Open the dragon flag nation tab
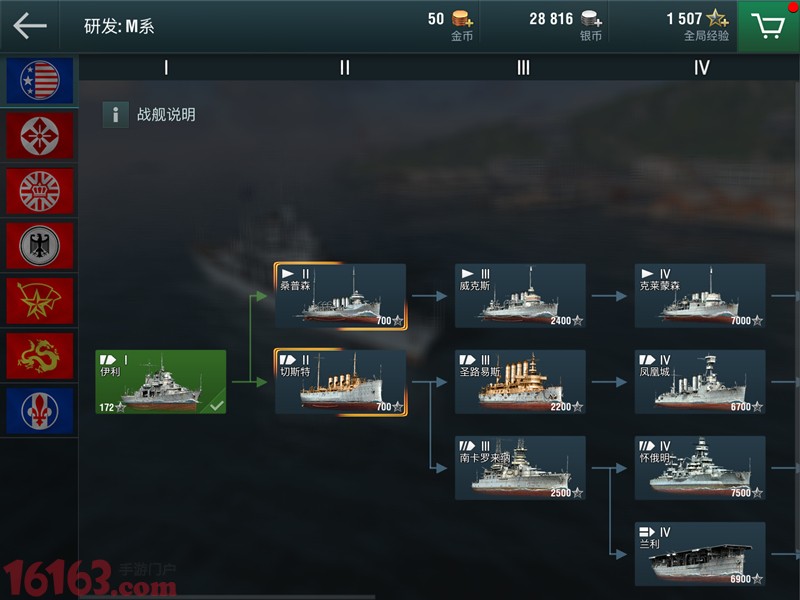Screen dimensions: 800x600 [x=40, y=356]
